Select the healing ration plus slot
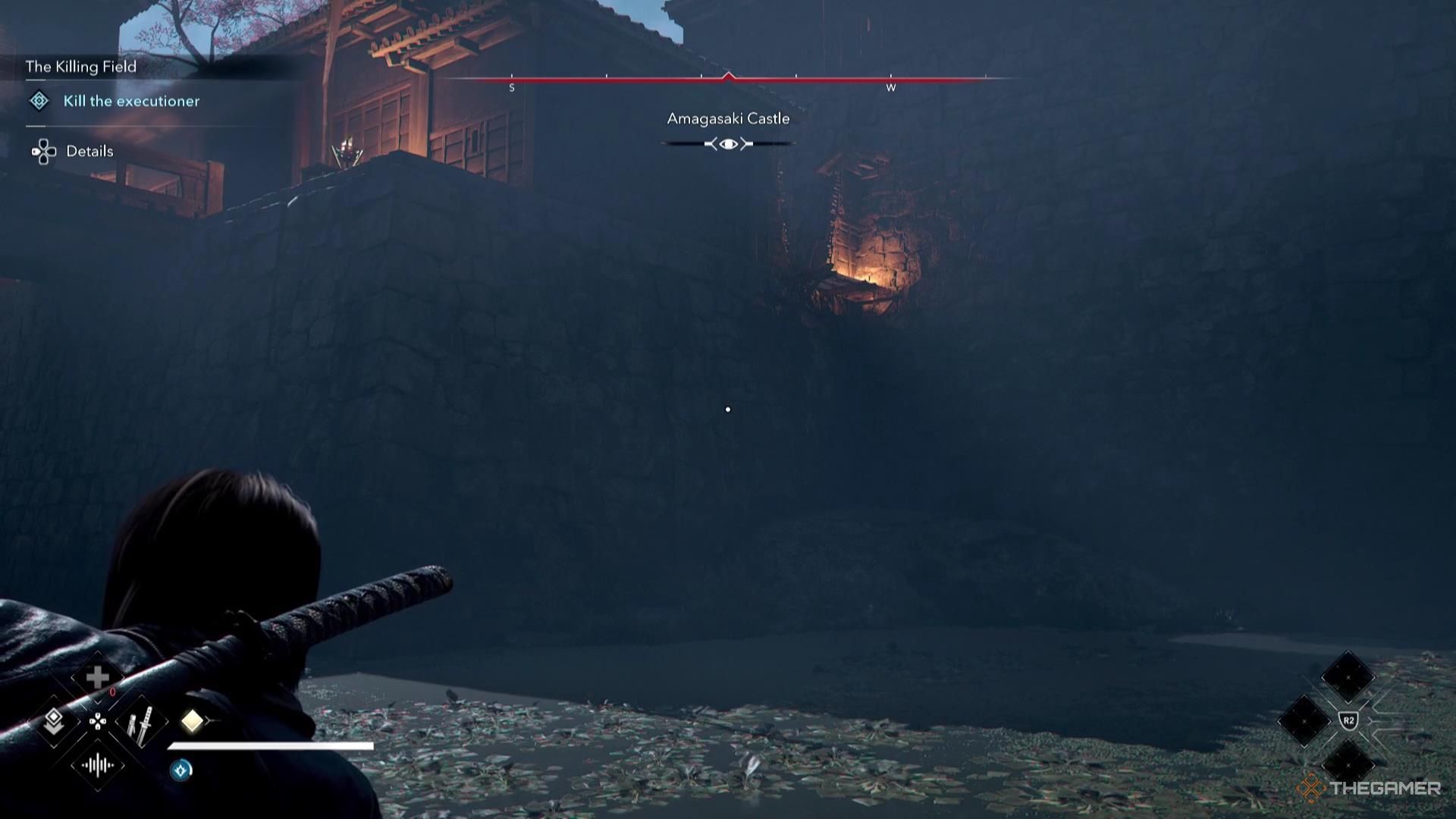Image resolution: width=1456 pixels, height=819 pixels. [98, 678]
